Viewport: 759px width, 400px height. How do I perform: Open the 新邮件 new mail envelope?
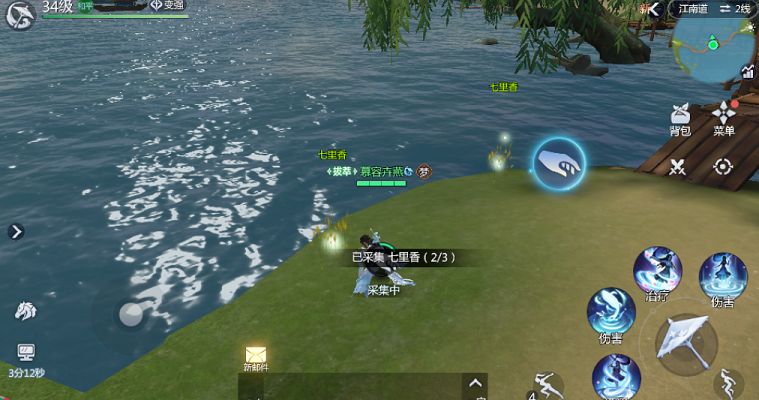point(256,357)
